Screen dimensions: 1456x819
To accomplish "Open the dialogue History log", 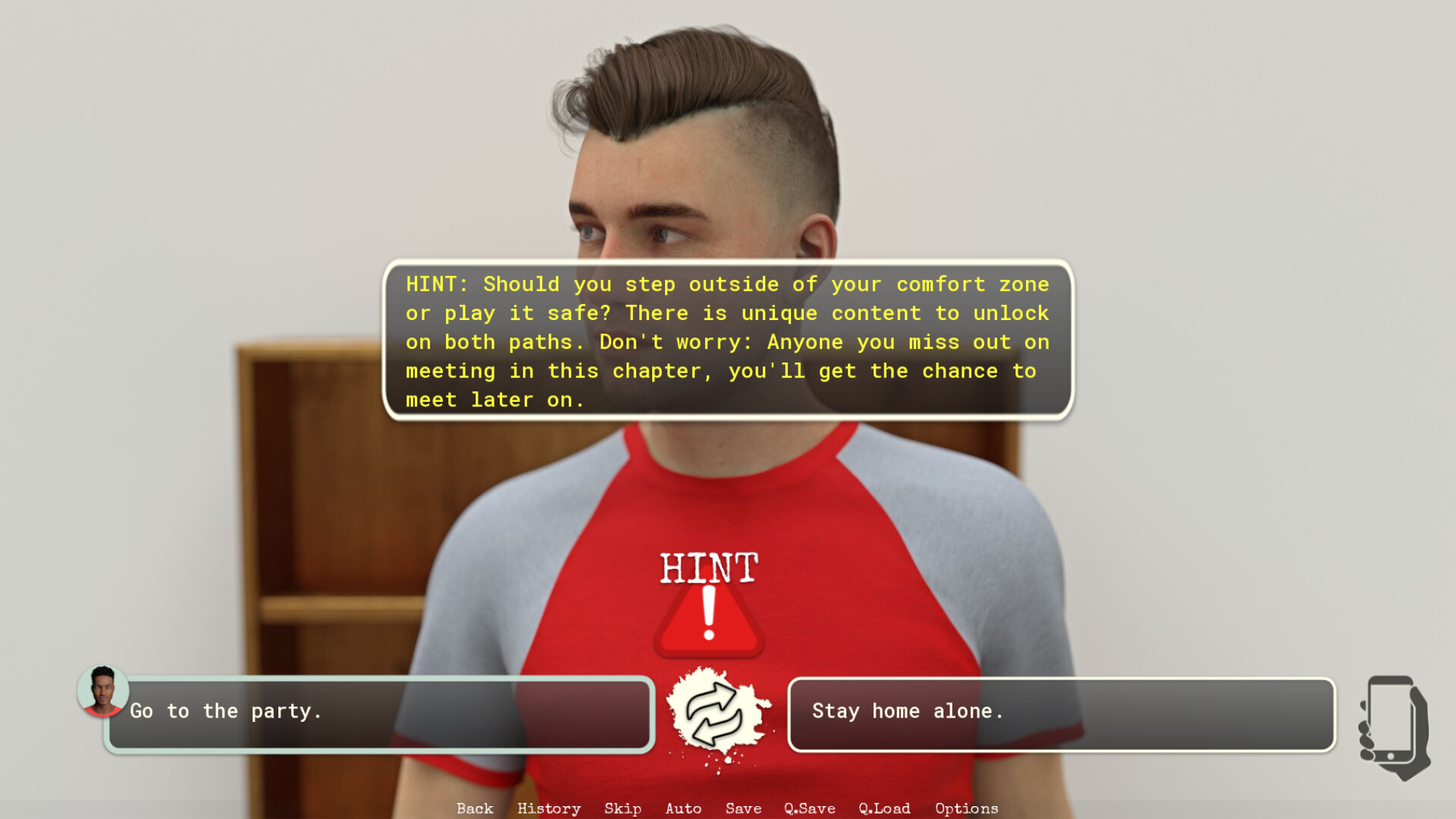I will pyautogui.click(x=548, y=808).
